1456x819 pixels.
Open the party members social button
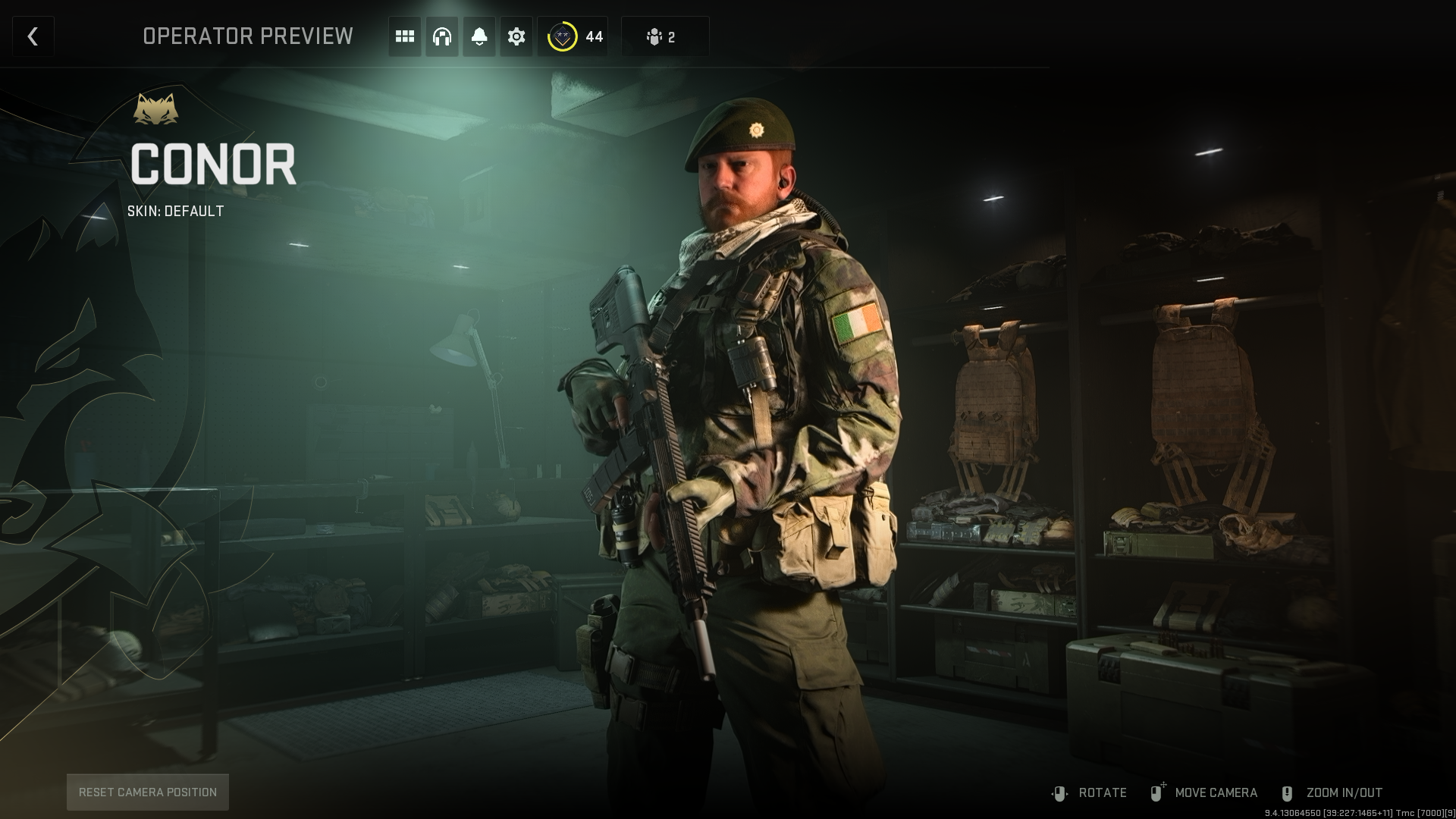(x=664, y=36)
